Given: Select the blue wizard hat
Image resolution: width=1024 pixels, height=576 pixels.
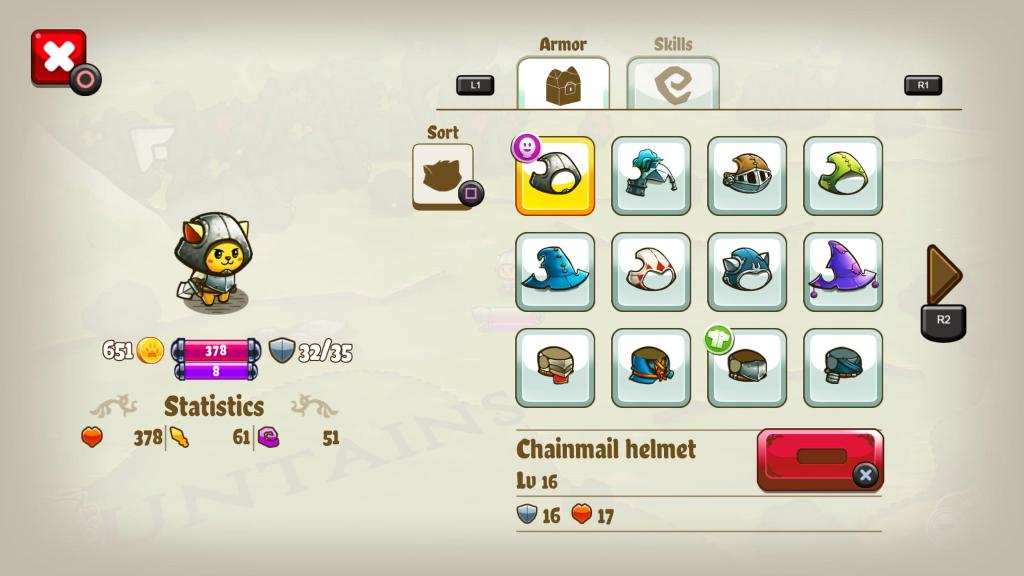Looking at the screenshot, I should coord(555,272).
